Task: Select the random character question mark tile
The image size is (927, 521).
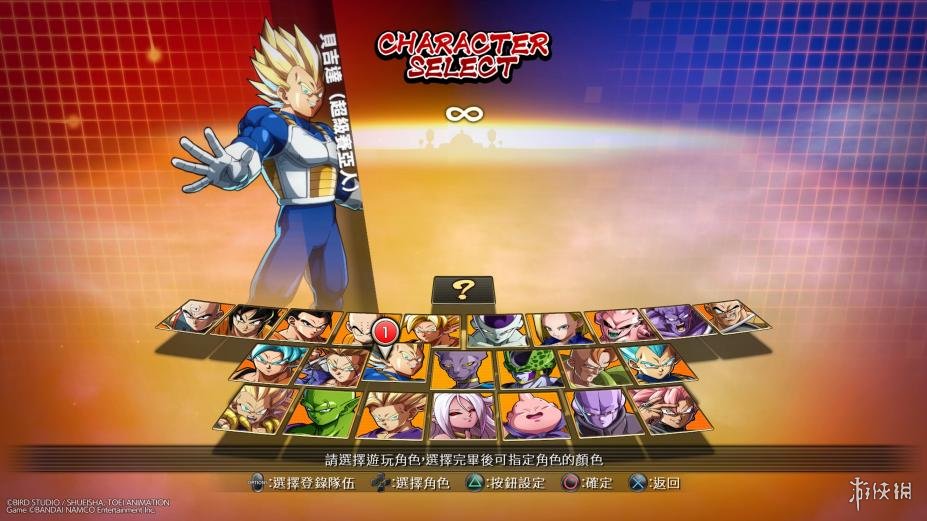Action: (462, 290)
